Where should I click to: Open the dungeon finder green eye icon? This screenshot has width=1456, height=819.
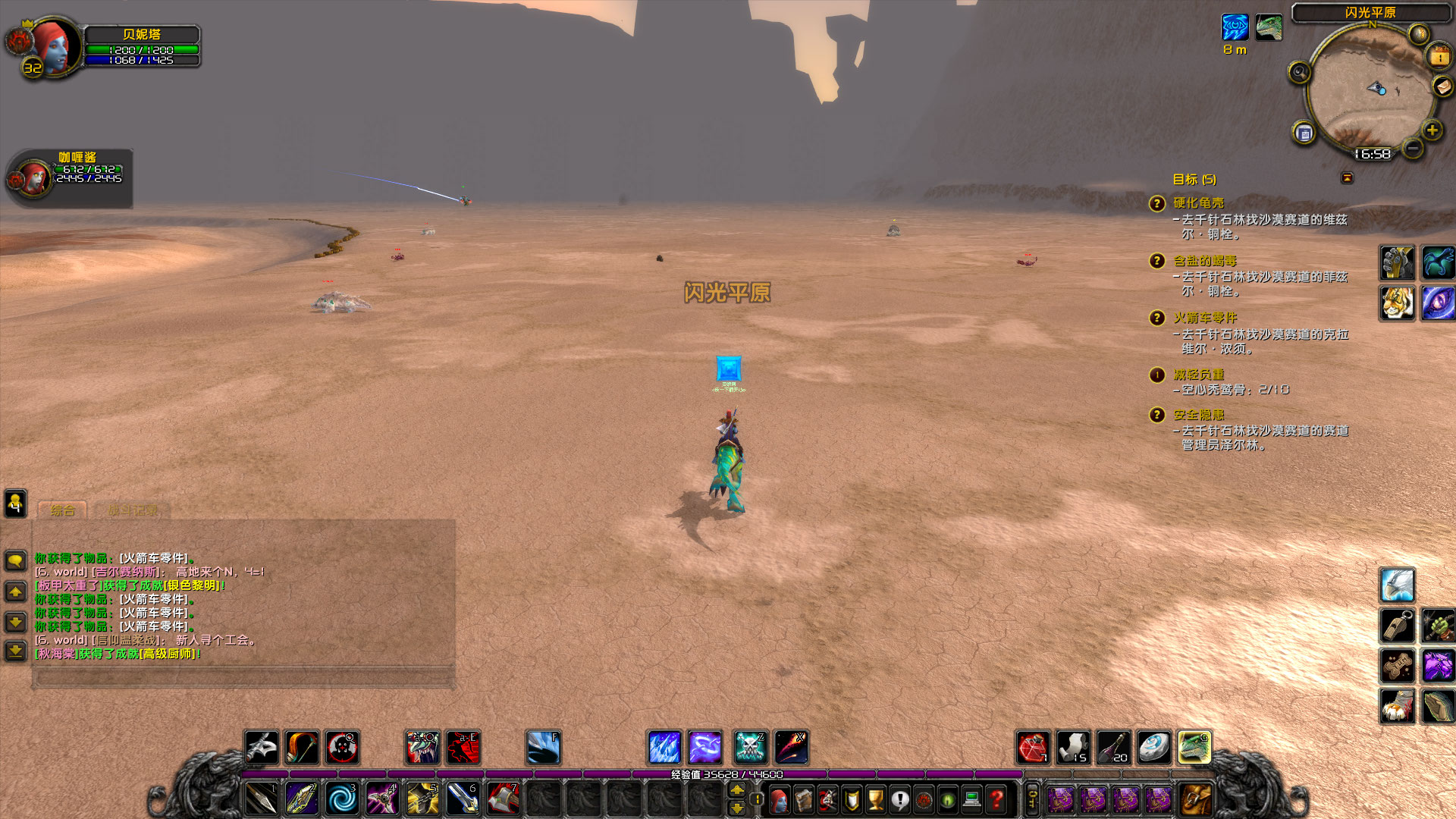coord(947,799)
